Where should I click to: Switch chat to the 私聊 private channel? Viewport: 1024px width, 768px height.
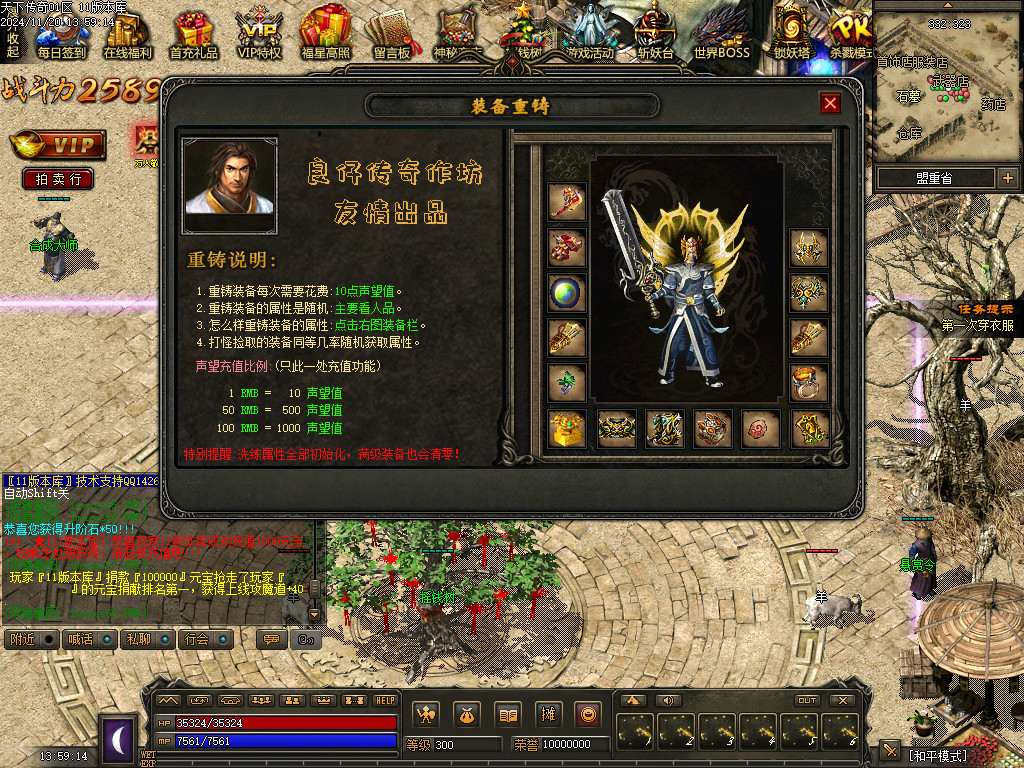(147, 639)
